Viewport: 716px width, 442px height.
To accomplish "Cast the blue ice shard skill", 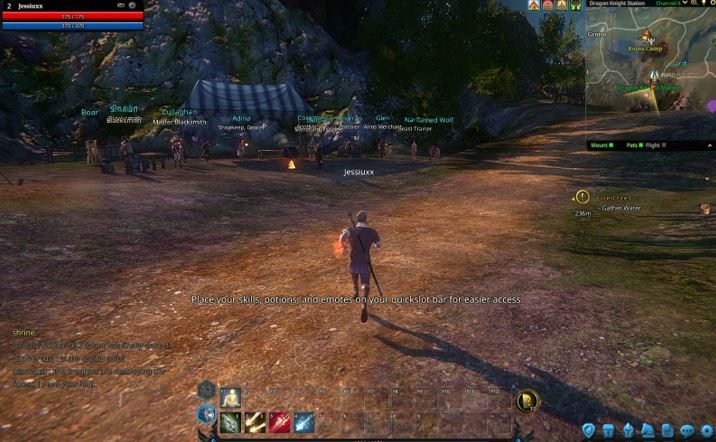I will click(x=305, y=422).
